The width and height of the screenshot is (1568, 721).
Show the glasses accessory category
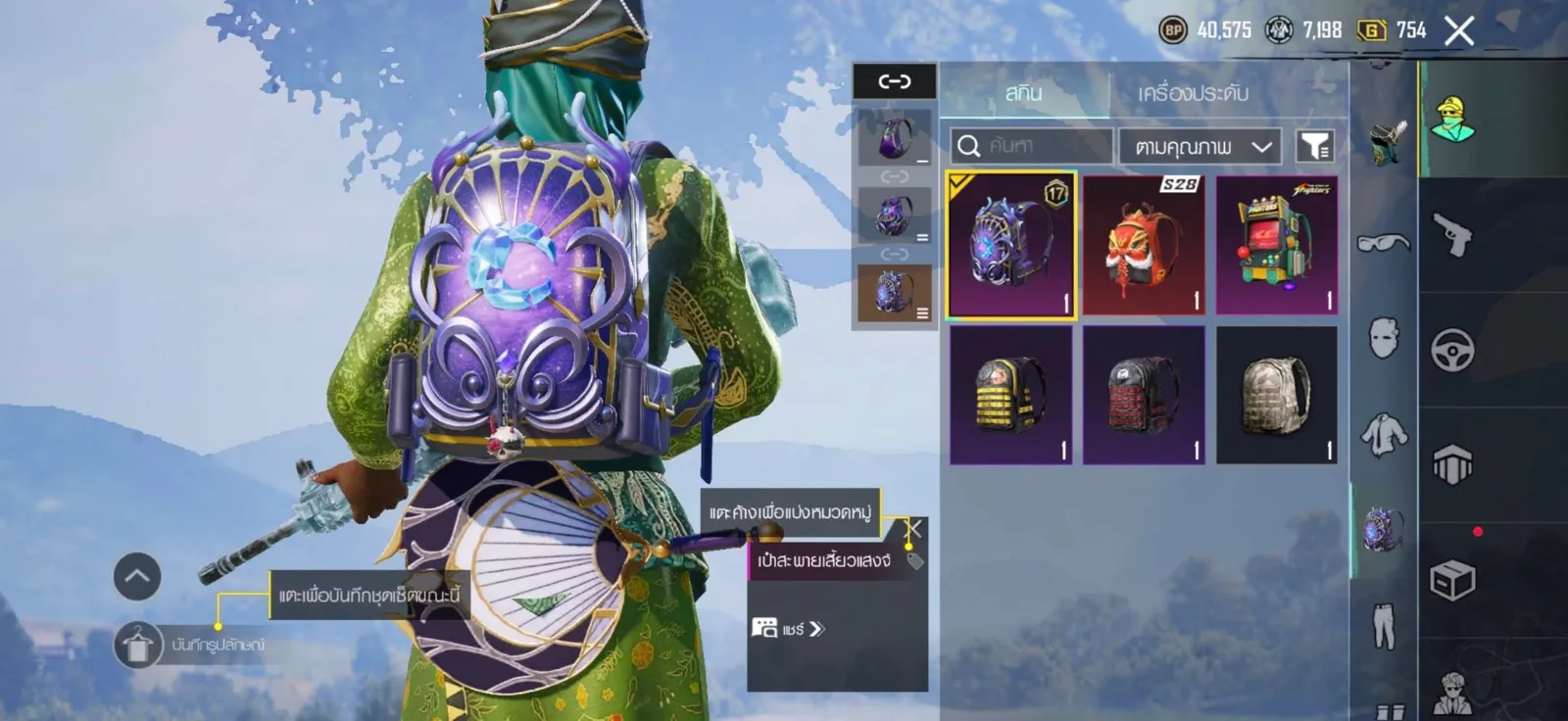[x=1383, y=242]
